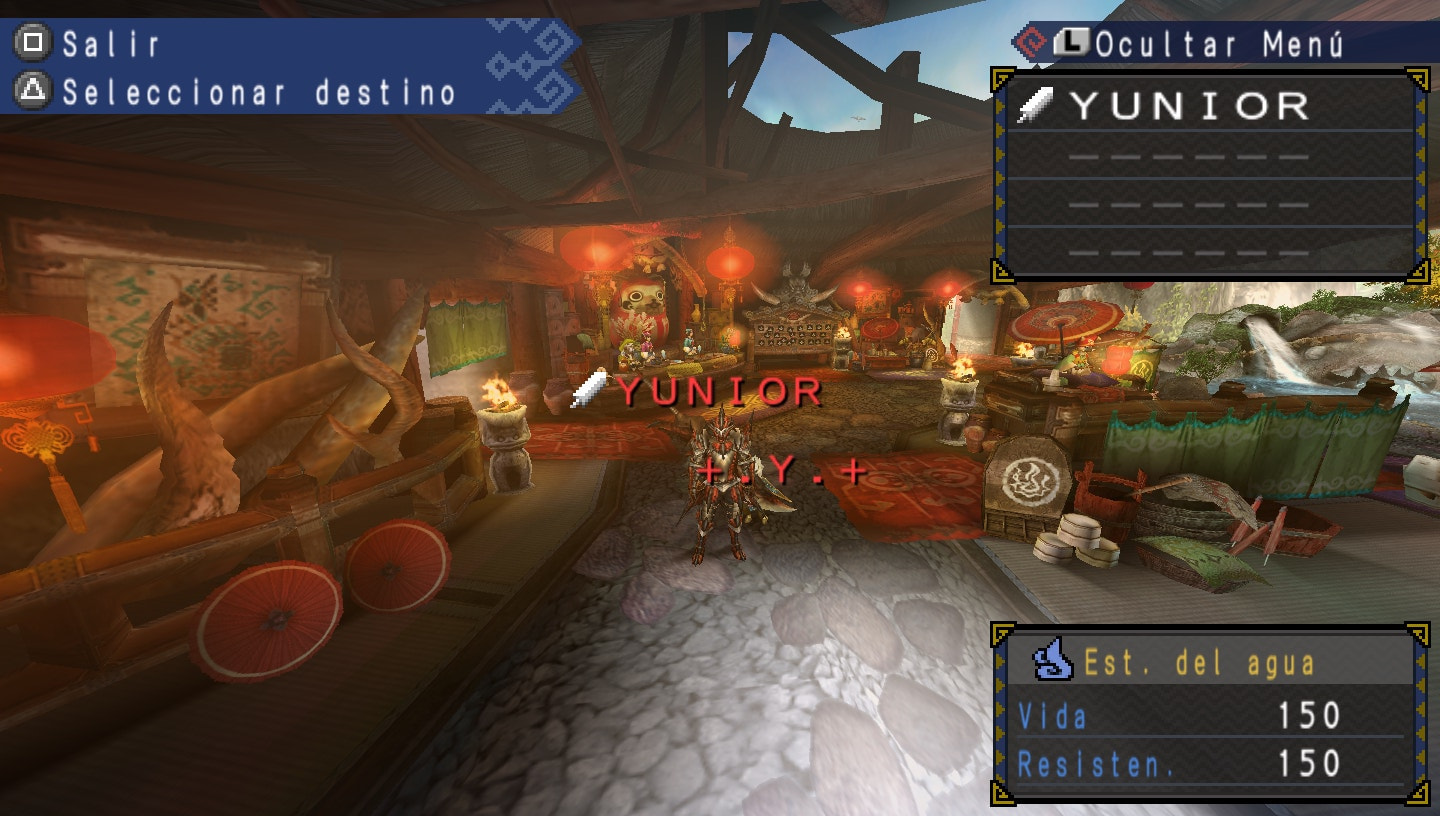
Task: Select the blue water-drop icon on Est. del agua
Action: 1052,660
